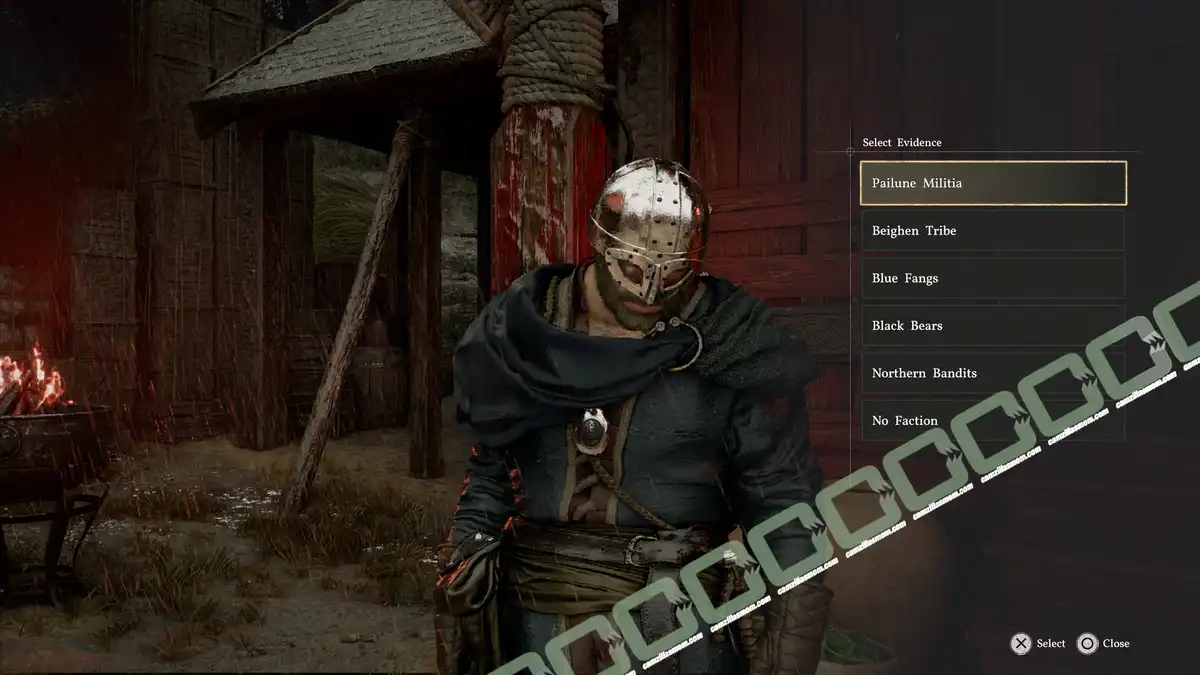1200x675 pixels.
Task: Select the Pailune Militia evidence option
Action: point(992,183)
